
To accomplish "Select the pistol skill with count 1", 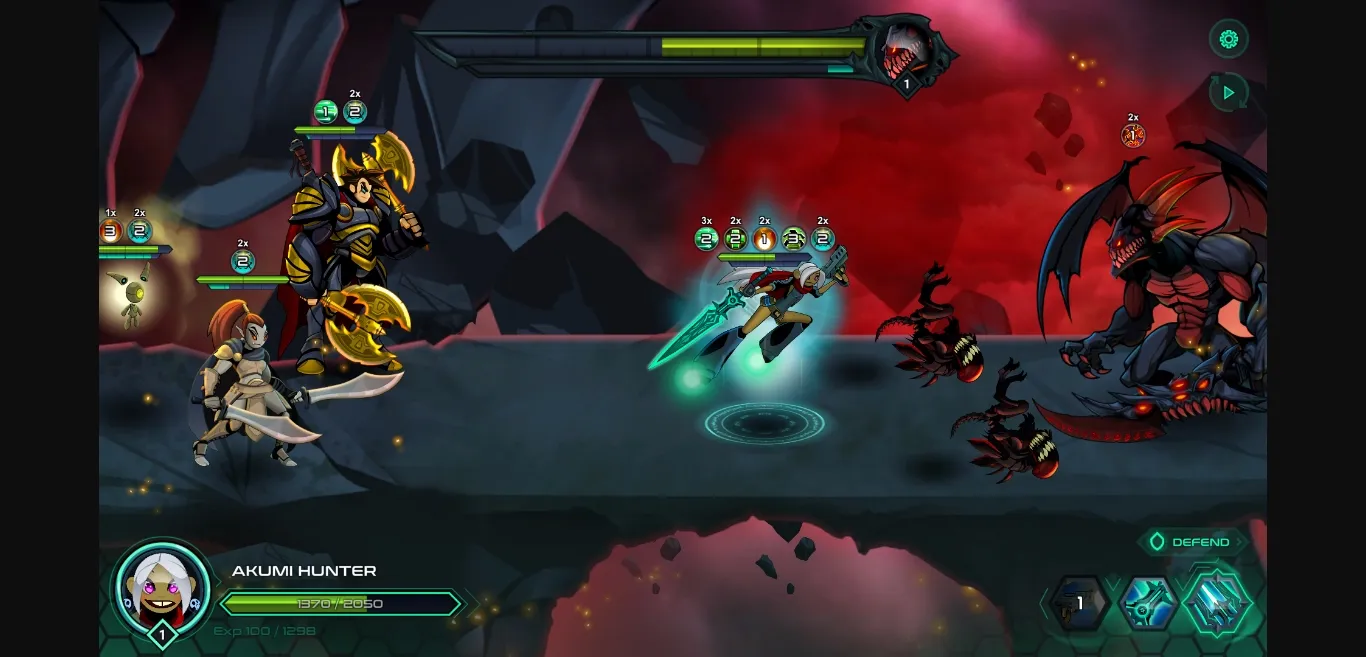I will click(x=1079, y=603).
